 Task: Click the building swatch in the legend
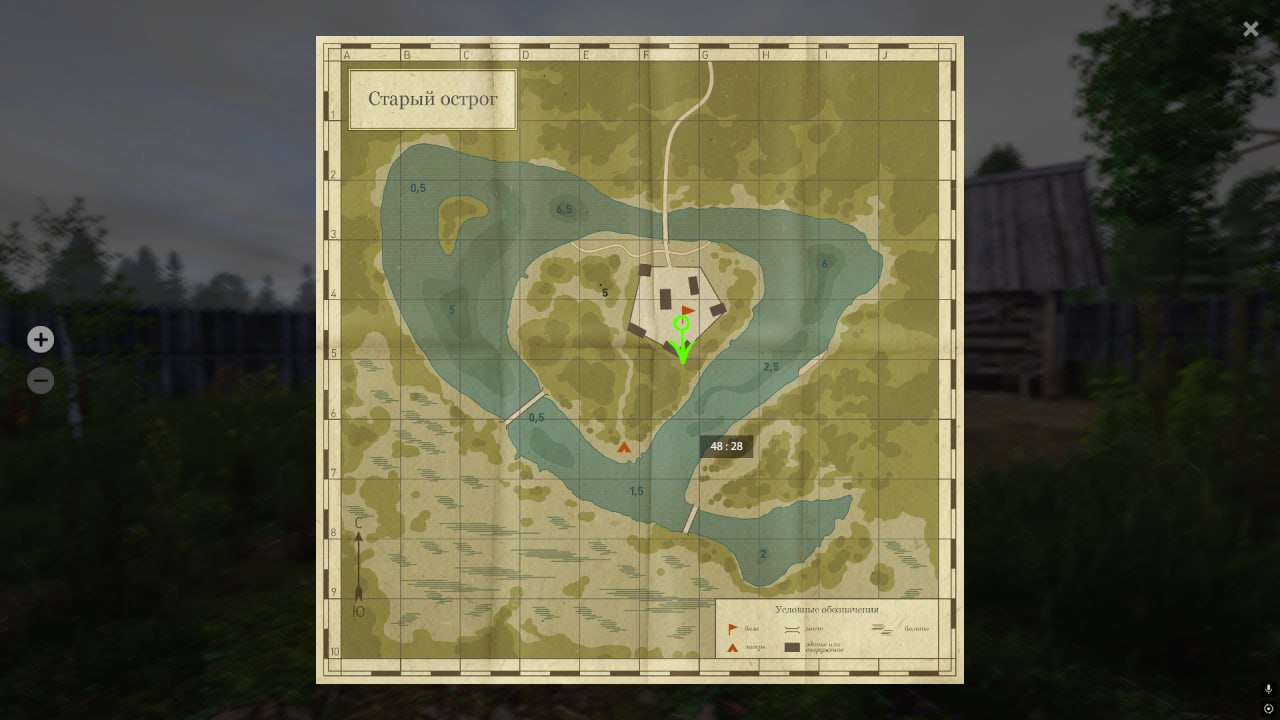point(792,647)
